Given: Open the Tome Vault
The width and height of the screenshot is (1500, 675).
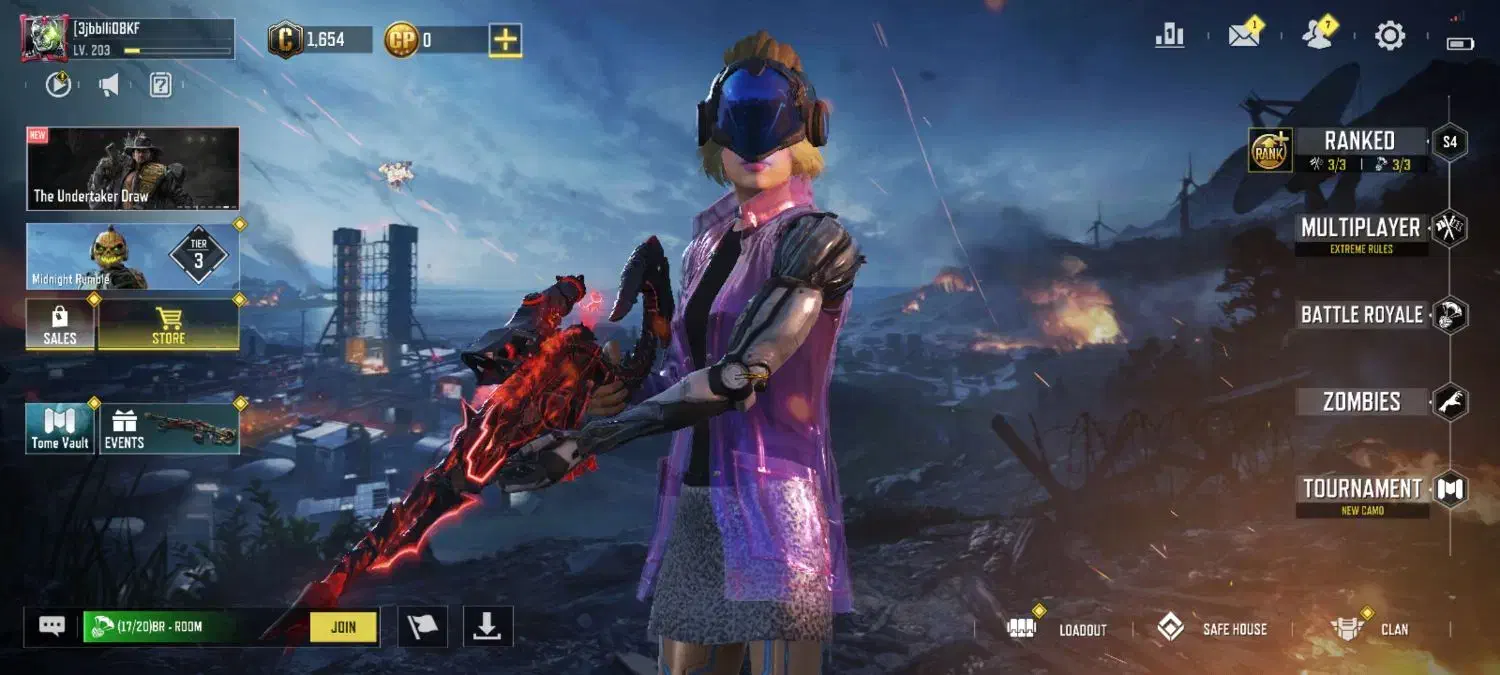Looking at the screenshot, I should [60, 429].
